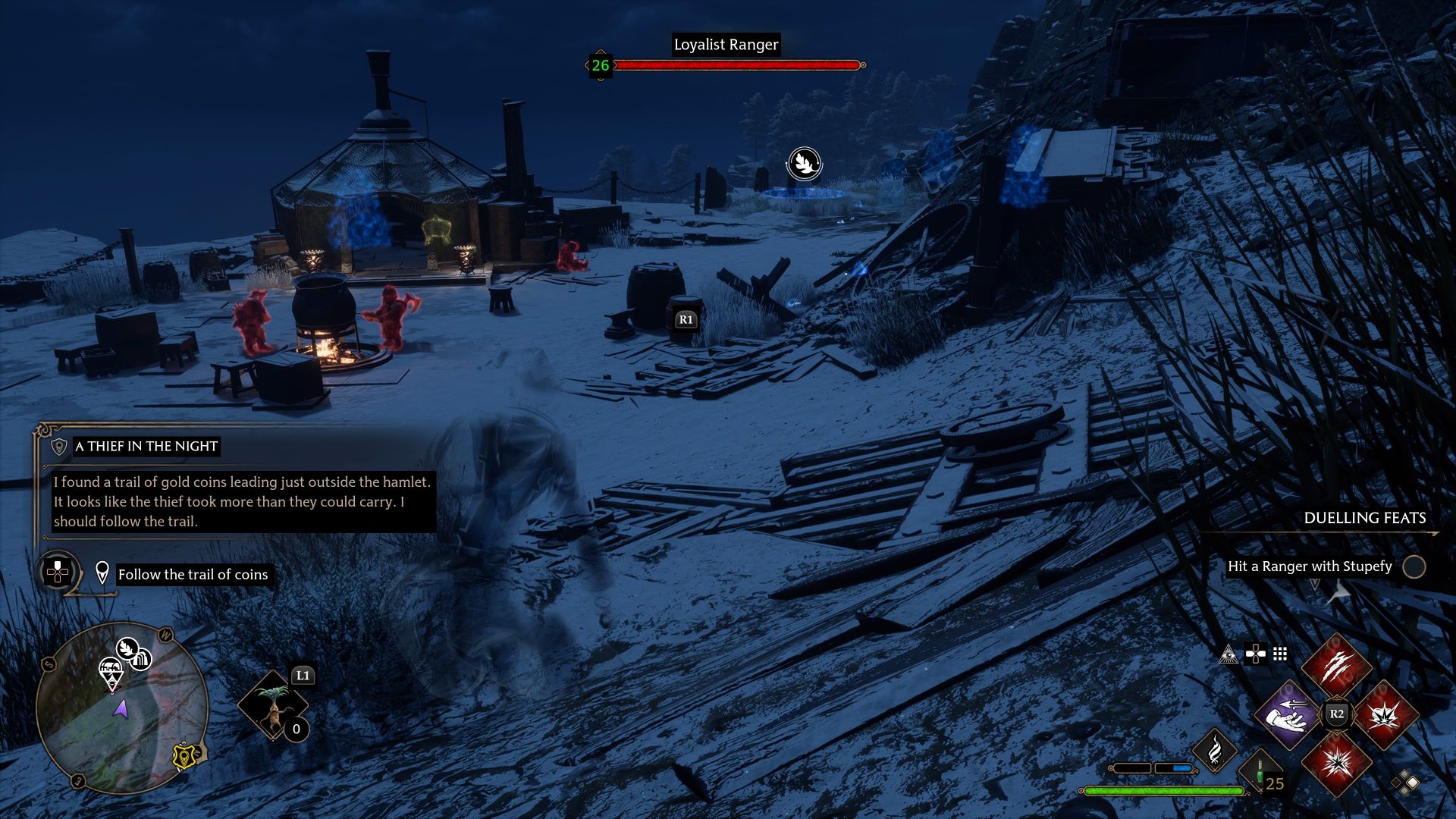Toggle the grid inventory indicator near the spell diamond
This screenshot has width=1456, height=819.
pos(1279,654)
